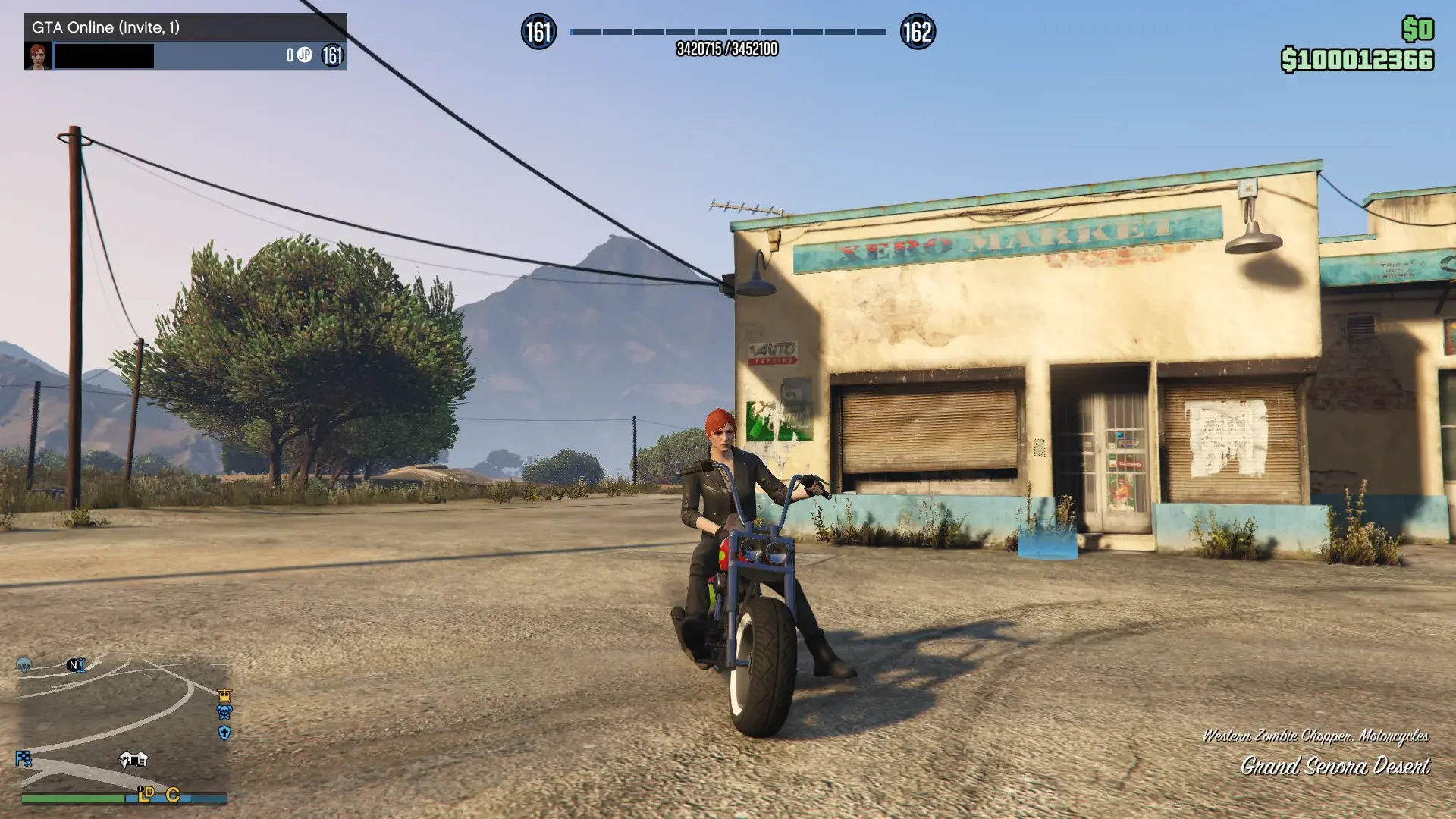Screen dimensions: 1456x819
Task: Select the checkered race flag blip on the minimap
Action: 24,758
